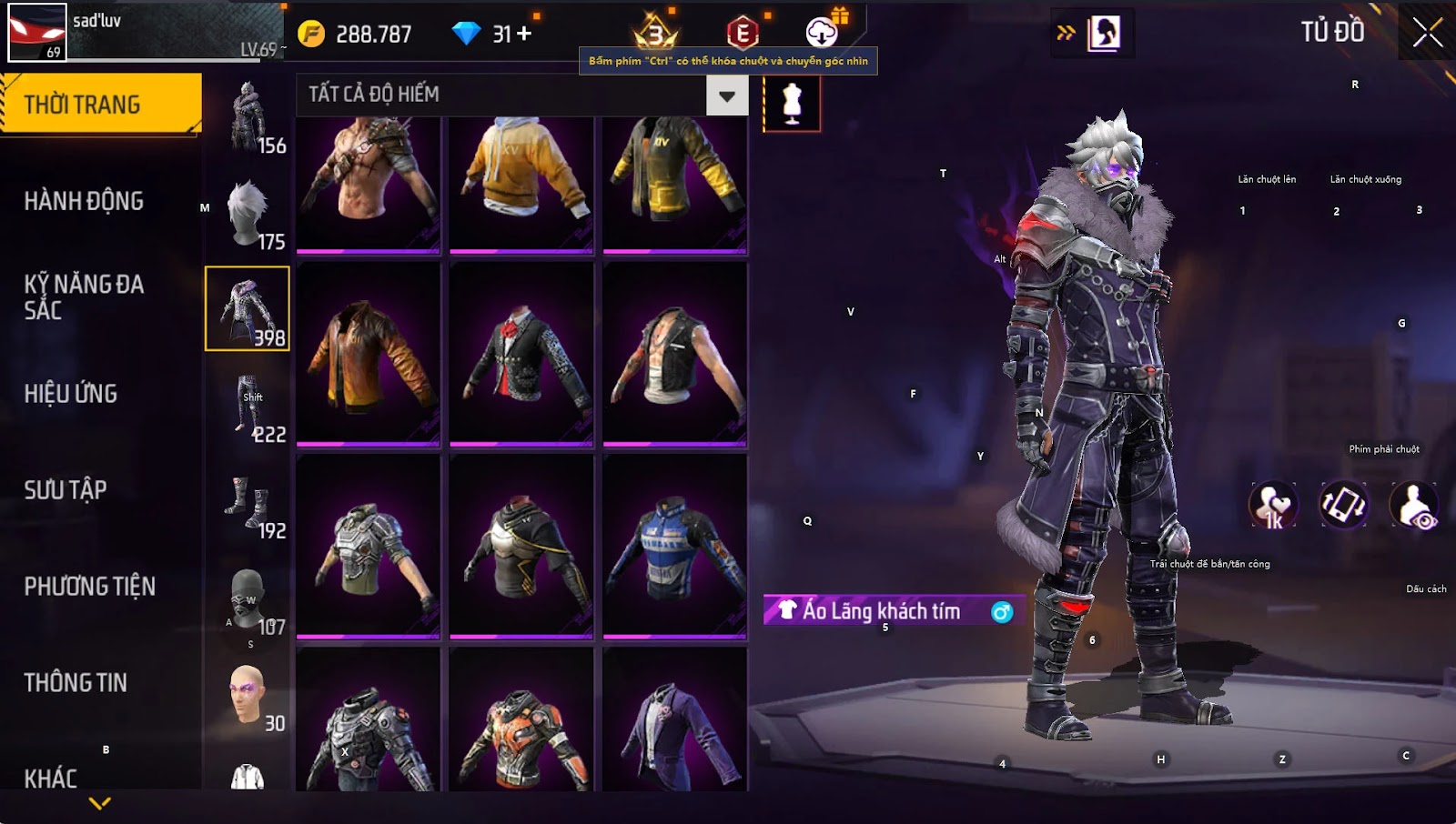This screenshot has width=1456, height=824.
Task: Click the plus button to add diamonds
Action: pyautogui.click(x=524, y=34)
